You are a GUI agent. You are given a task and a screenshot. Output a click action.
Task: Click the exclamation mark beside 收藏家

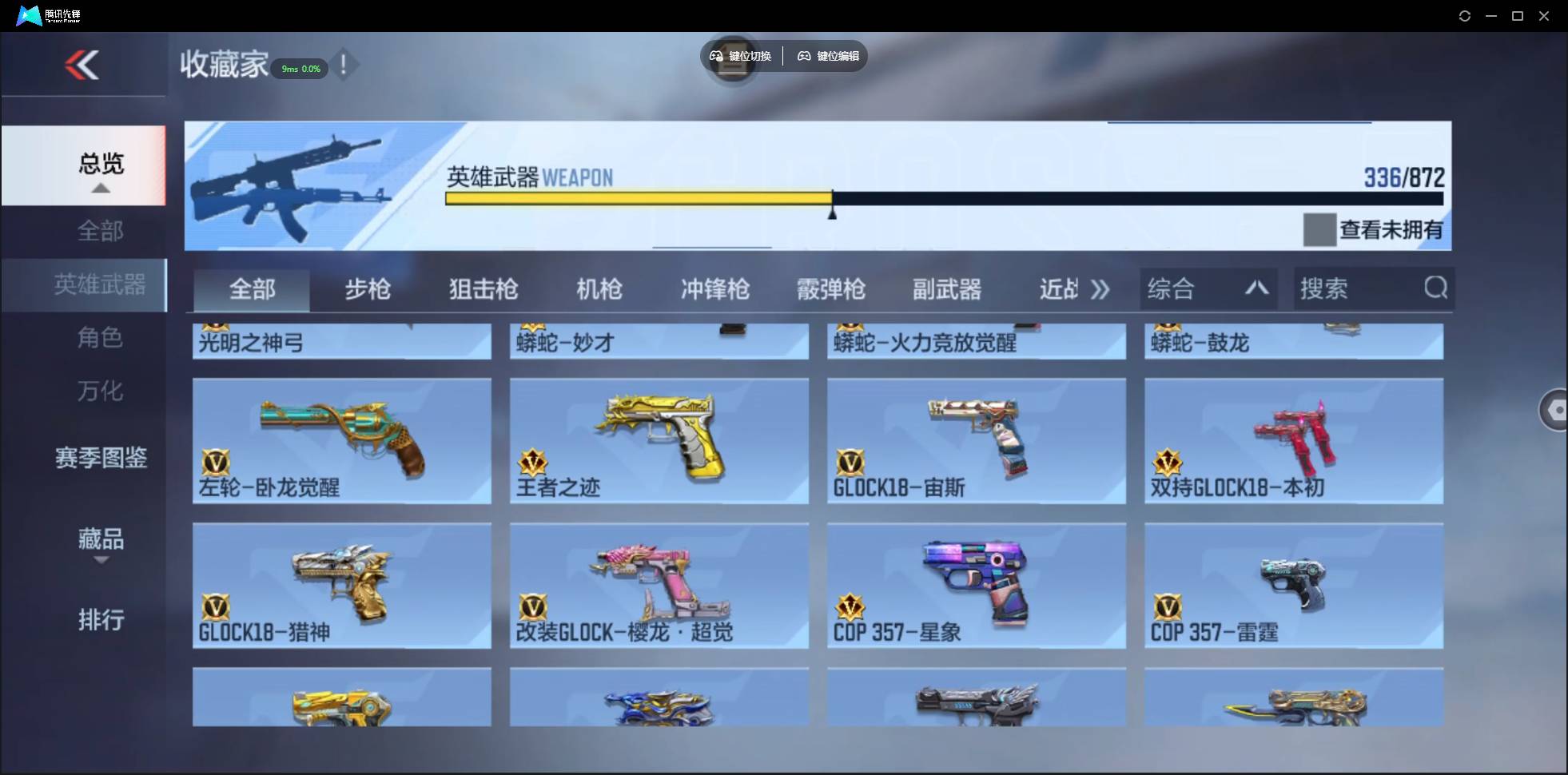344,66
